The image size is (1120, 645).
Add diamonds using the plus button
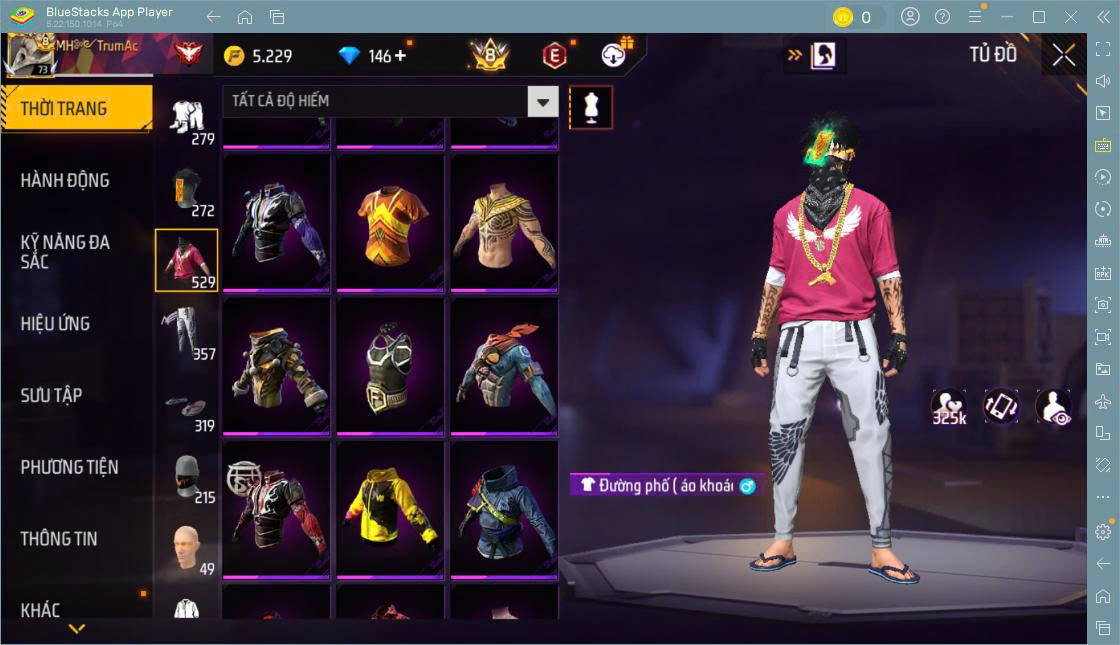pyautogui.click(x=403, y=55)
